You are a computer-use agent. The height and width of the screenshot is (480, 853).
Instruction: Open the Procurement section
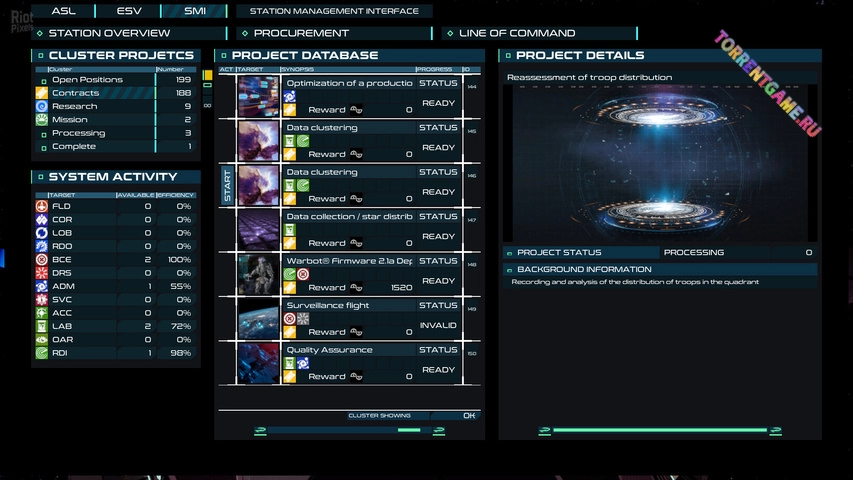click(x=328, y=33)
